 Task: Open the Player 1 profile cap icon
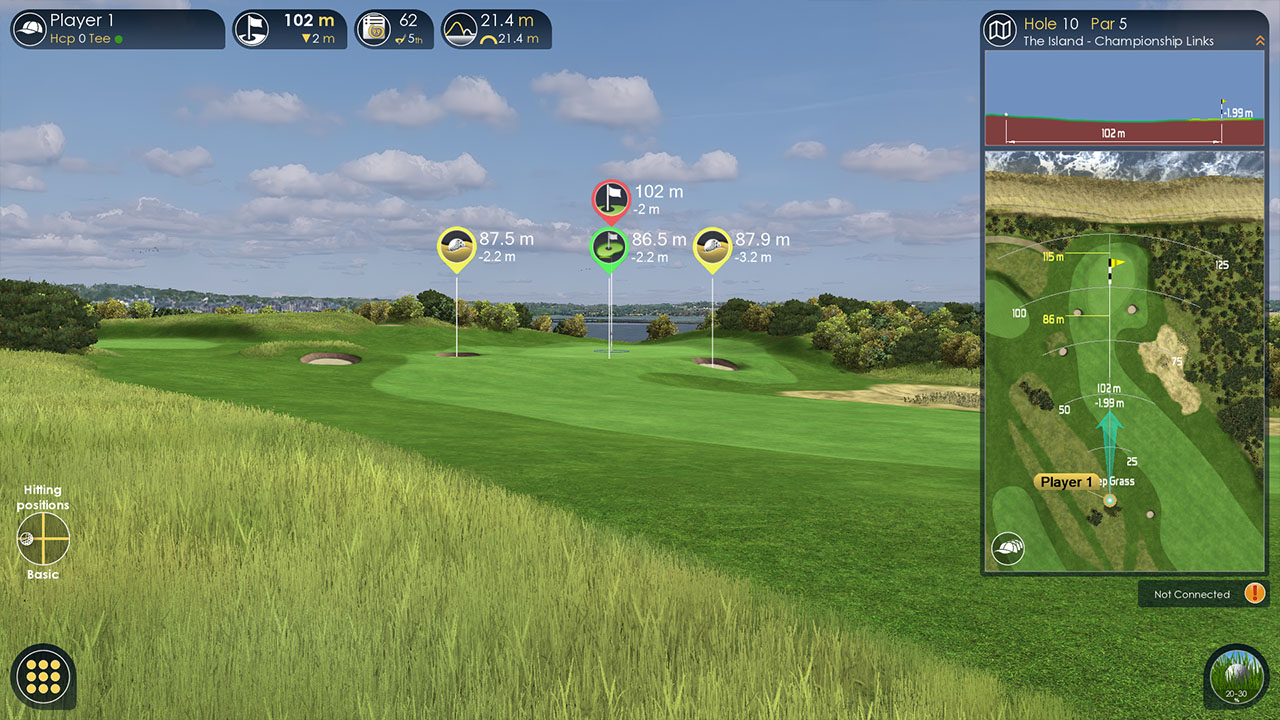click(x=30, y=29)
